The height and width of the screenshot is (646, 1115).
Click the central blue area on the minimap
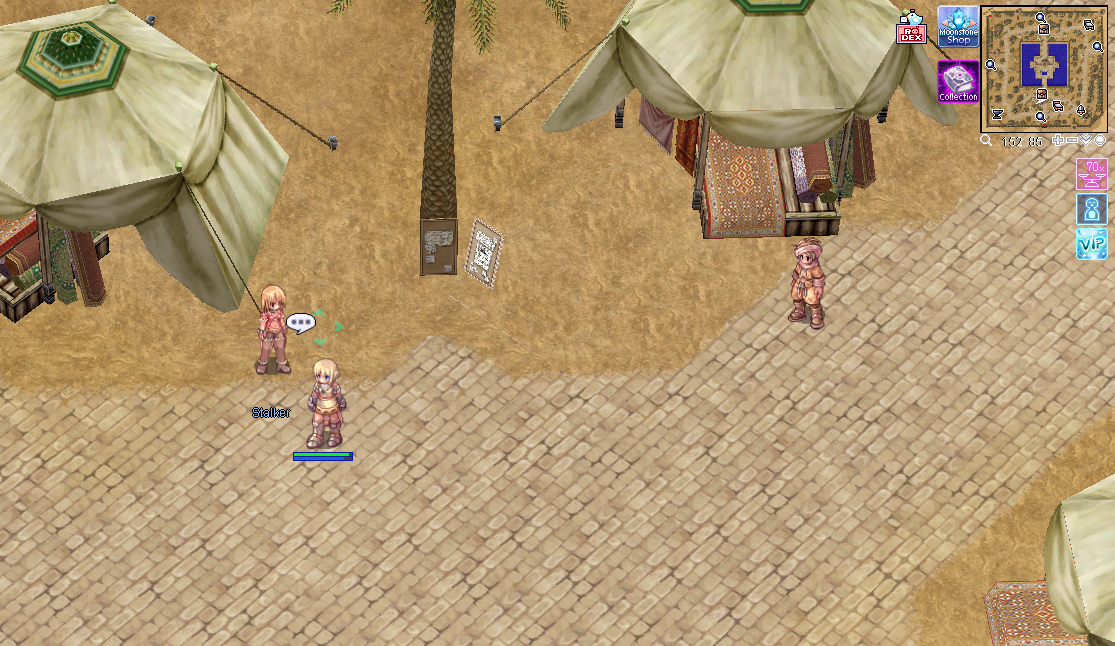[1044, 65]
